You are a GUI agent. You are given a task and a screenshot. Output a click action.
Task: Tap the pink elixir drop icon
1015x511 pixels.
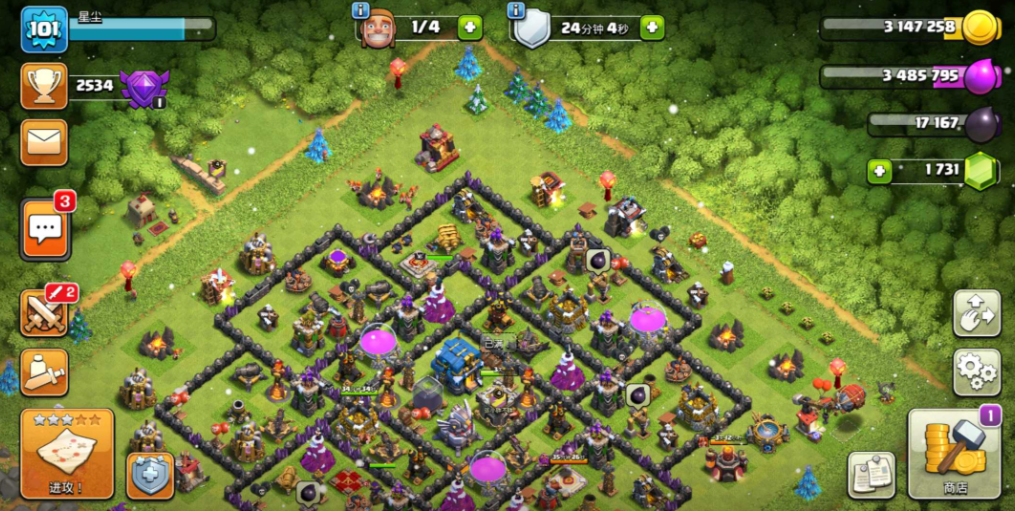[980, 76]
